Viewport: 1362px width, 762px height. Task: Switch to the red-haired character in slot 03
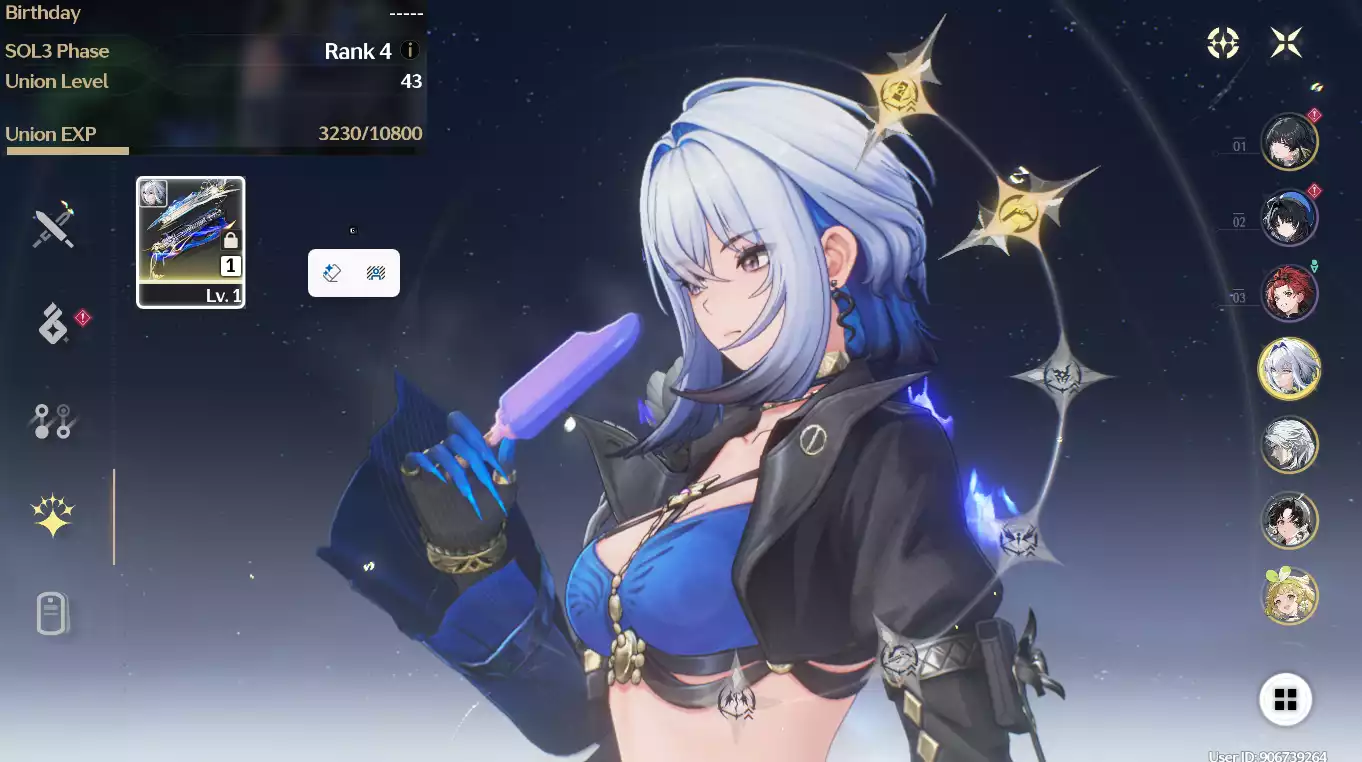tap(1288, 293)
